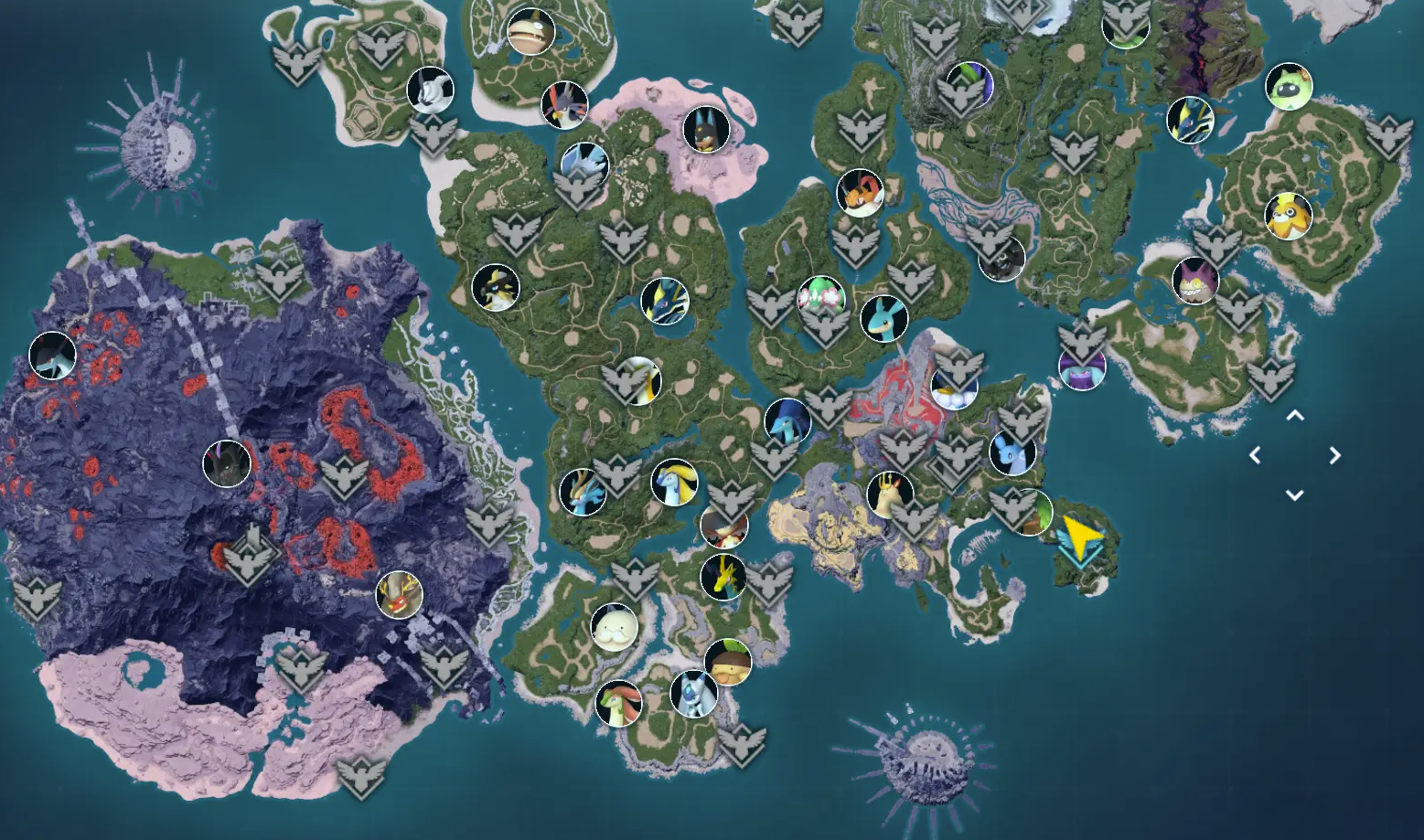Click the dark boss icon on the volcanic island

tap(52, 356)
